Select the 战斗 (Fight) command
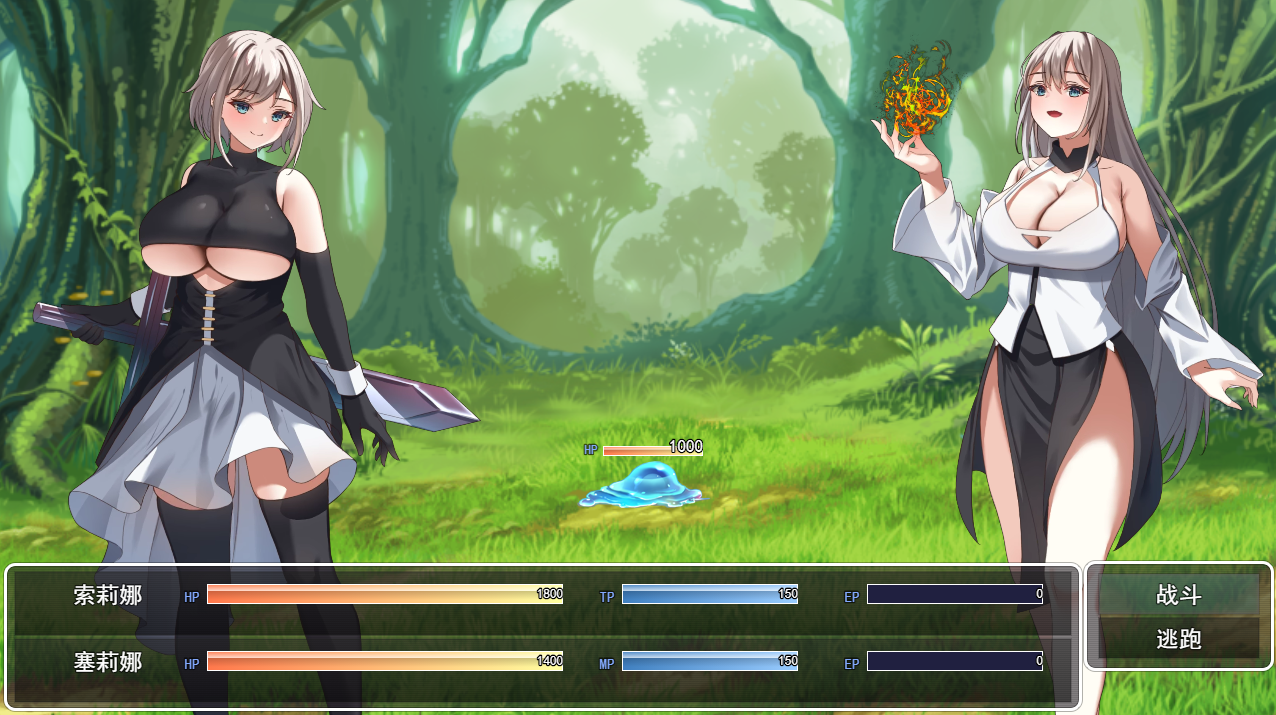Image resolution: width=1276 pixels, height=715 pixels. pyautogui.click(x=1178, y=595)
